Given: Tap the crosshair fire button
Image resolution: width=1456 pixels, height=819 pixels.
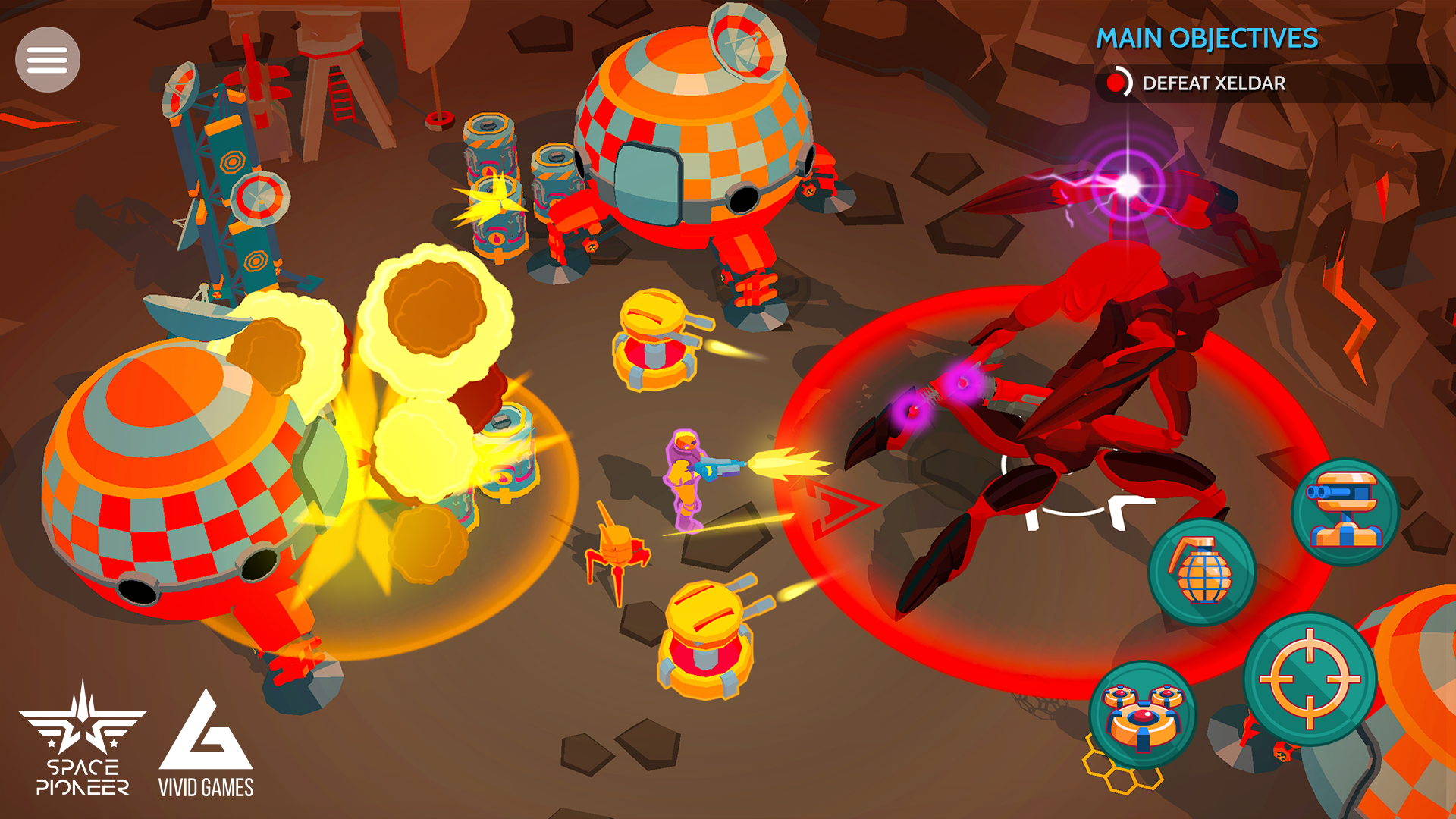Looking at the screenshot, I should click(1310, 679).
